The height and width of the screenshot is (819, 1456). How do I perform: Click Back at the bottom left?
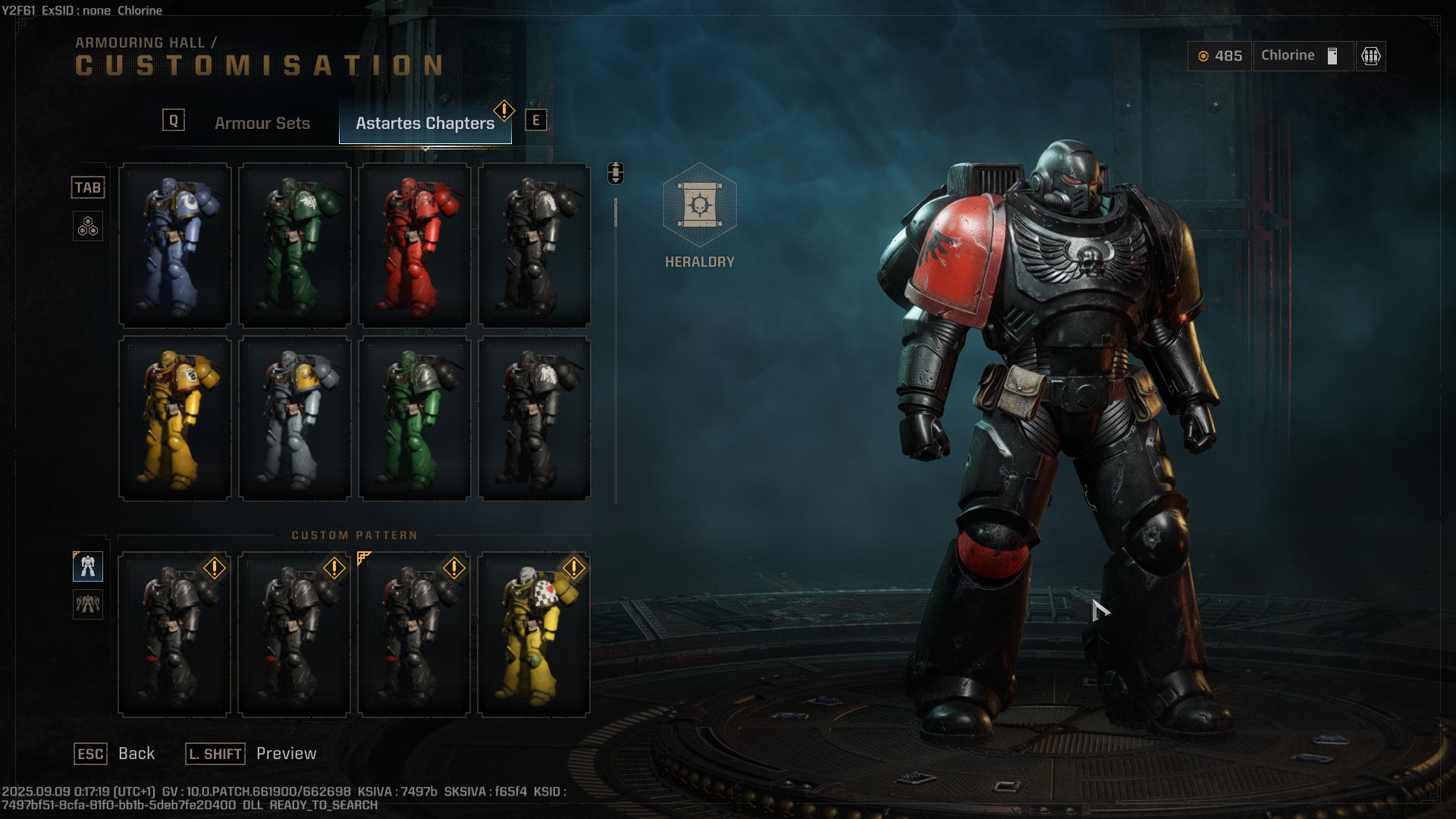pos(137,753)
